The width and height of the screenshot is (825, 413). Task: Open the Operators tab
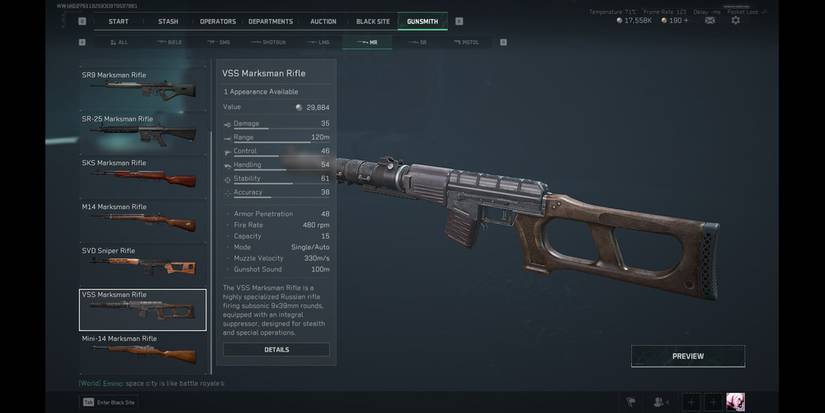tap(217, 21)
